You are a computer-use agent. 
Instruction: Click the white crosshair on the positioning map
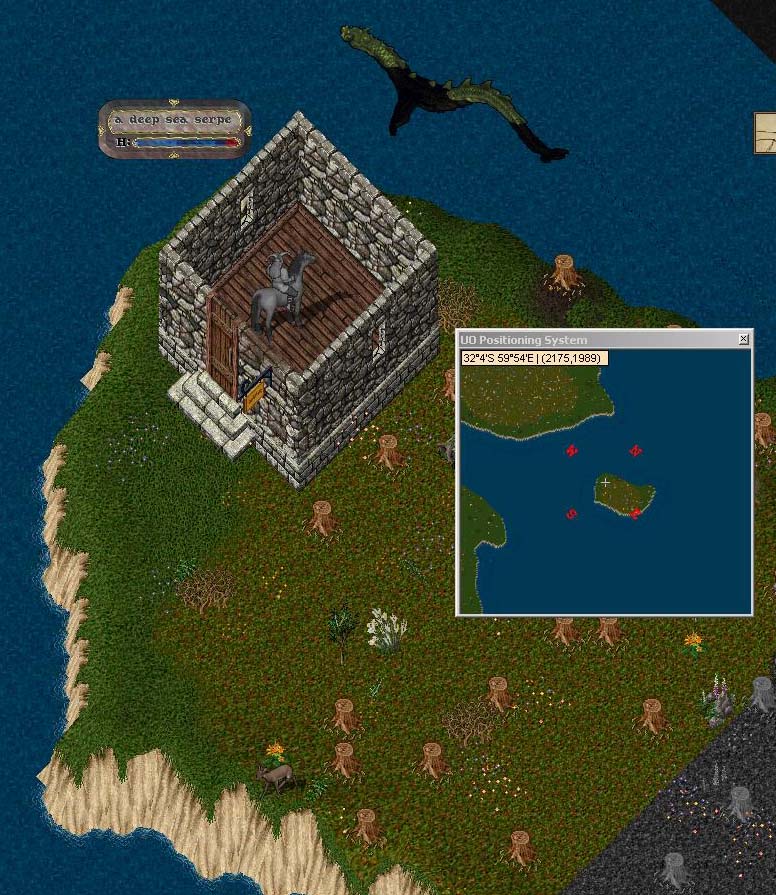[605, 483]
